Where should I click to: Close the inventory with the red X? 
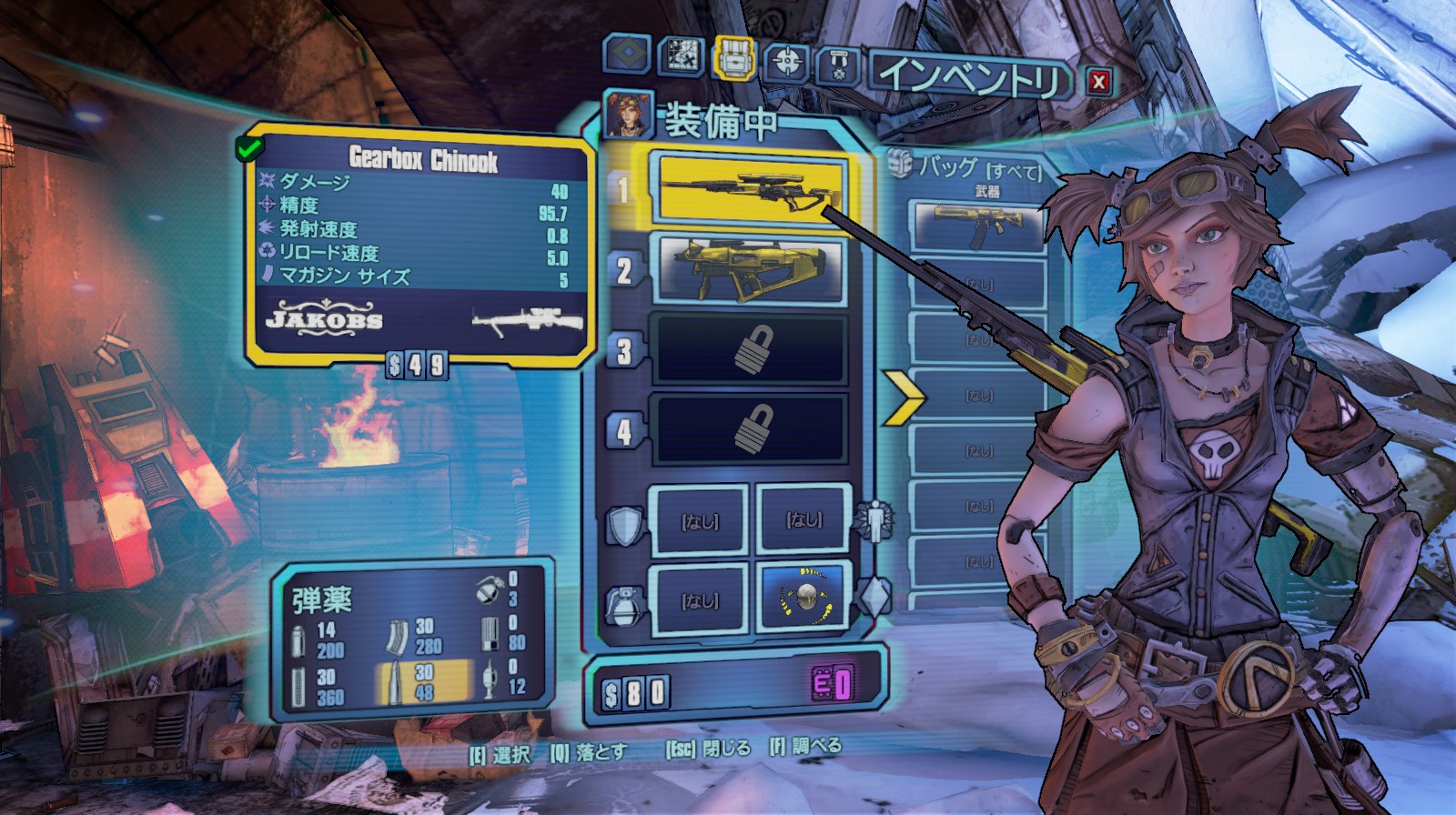pos(1098,82)
